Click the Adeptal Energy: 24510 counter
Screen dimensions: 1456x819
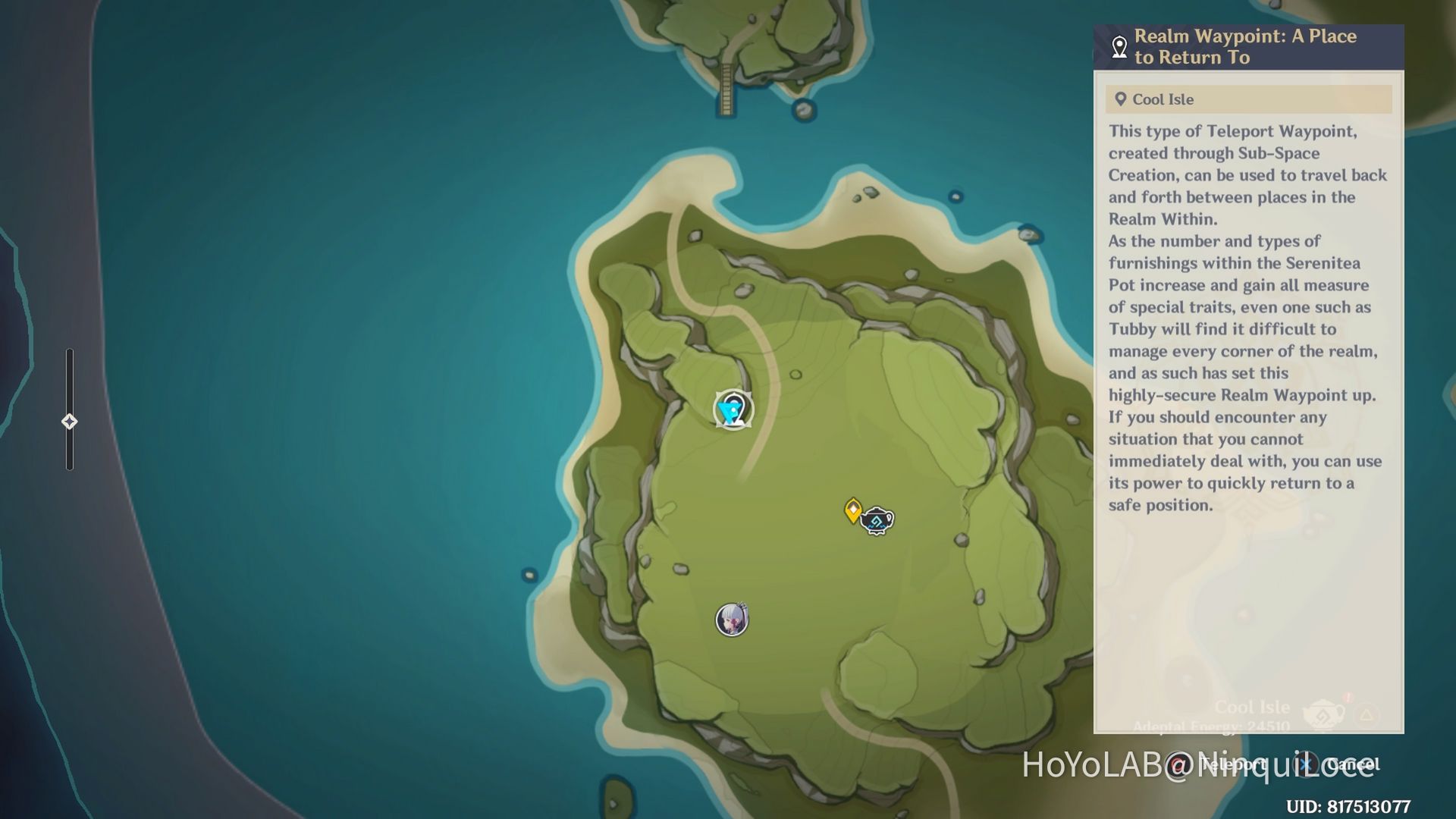pos(1211,726)
